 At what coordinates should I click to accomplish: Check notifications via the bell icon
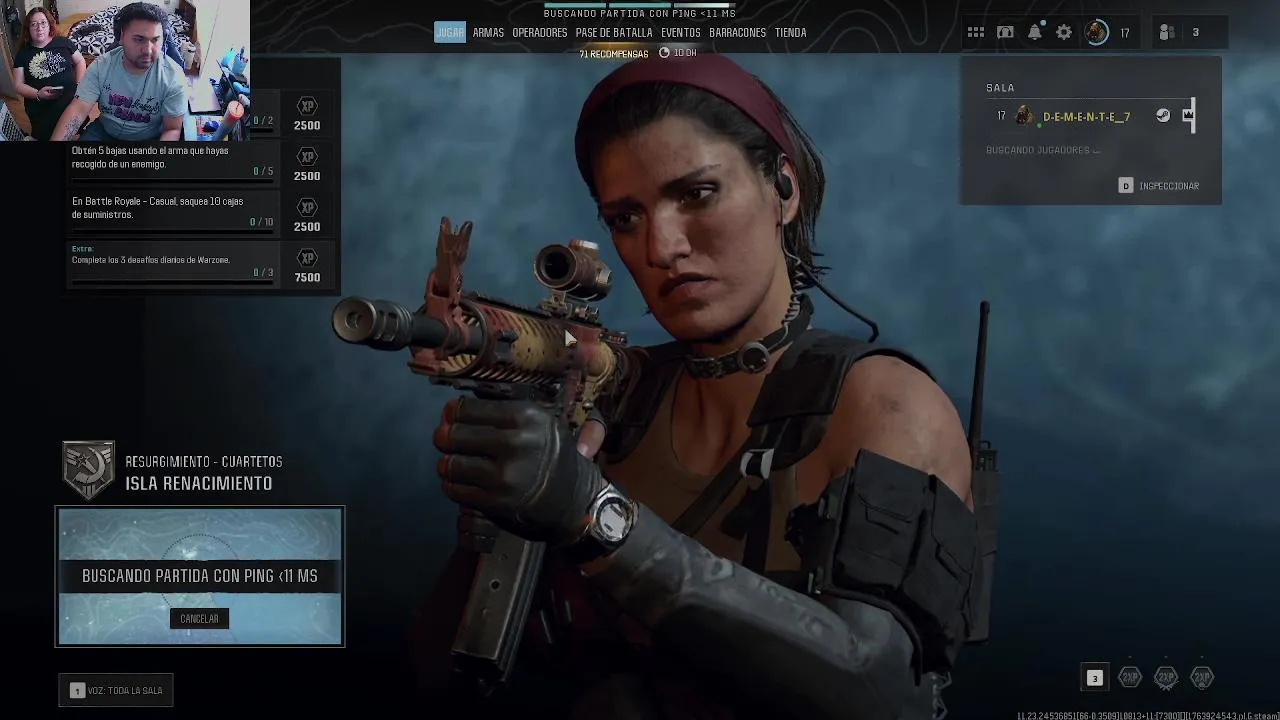1035,33
